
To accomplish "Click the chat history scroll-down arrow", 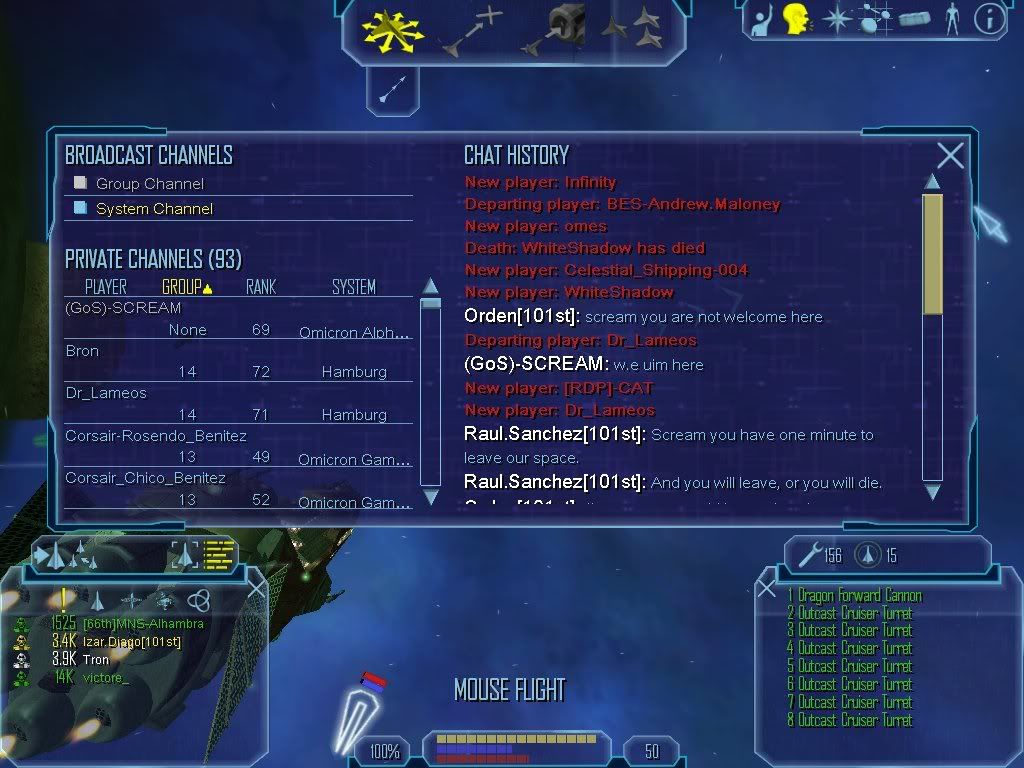I will [932, 491].
